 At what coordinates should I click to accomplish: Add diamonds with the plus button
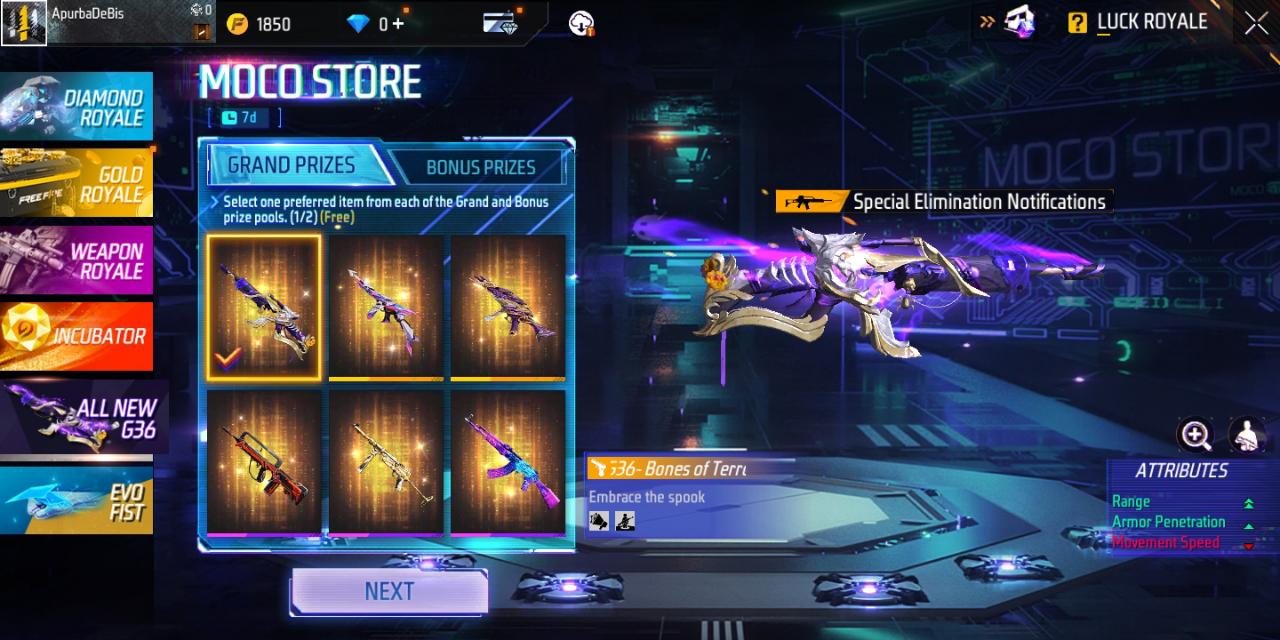pos(398,23)
